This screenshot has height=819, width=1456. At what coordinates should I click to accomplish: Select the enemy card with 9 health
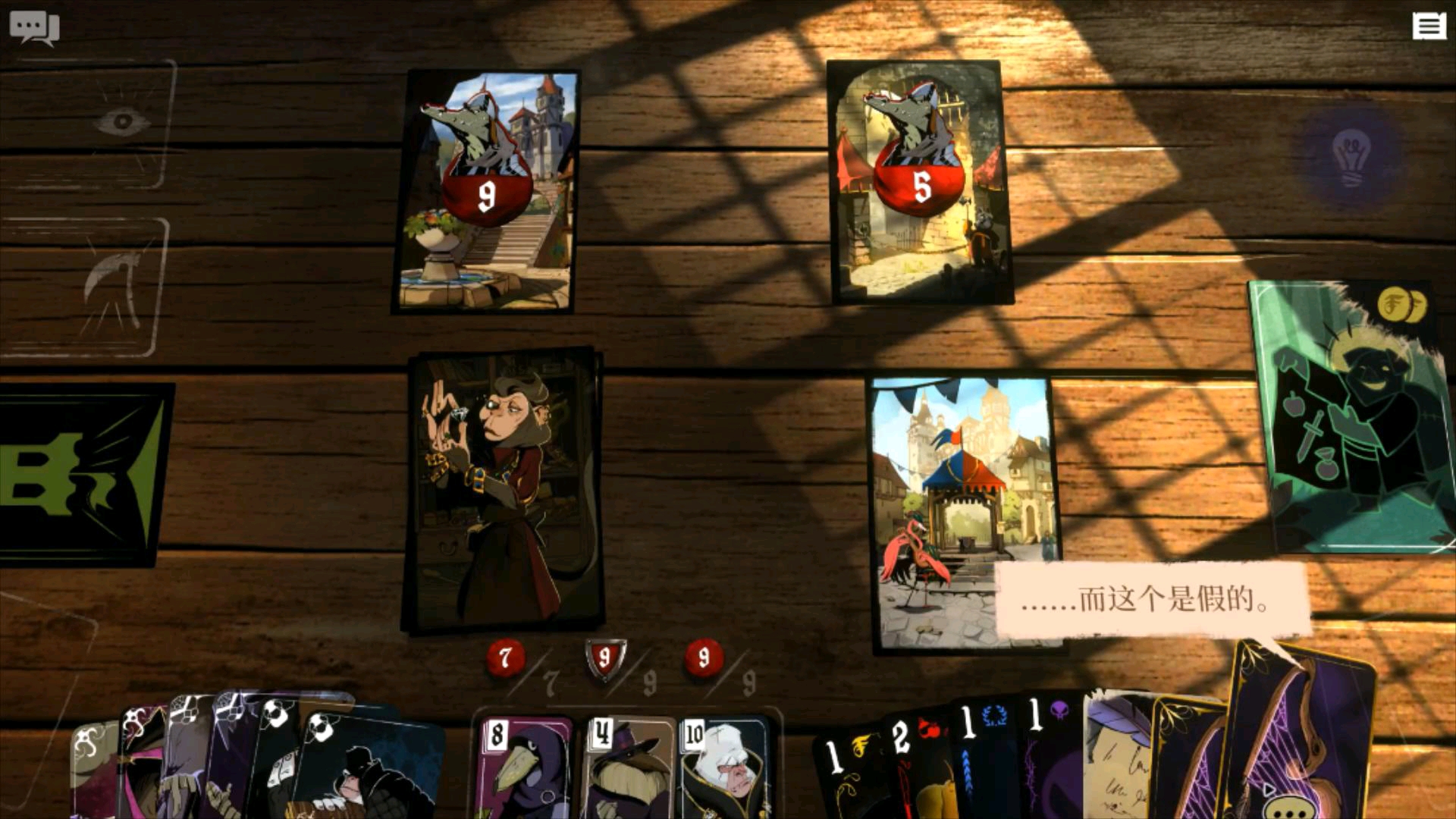(x=485, y=190)
